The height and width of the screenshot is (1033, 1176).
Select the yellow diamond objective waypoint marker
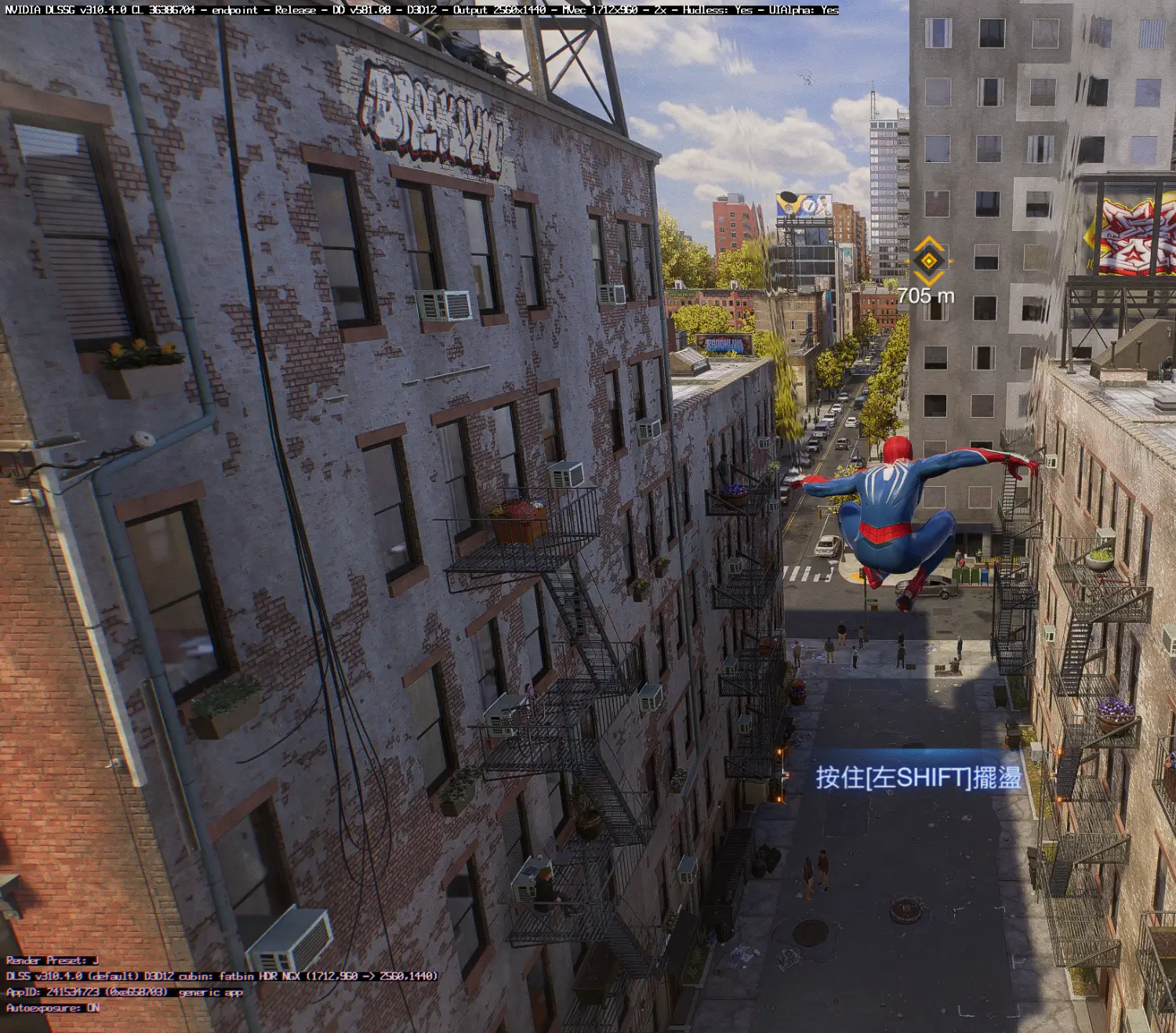929,260
